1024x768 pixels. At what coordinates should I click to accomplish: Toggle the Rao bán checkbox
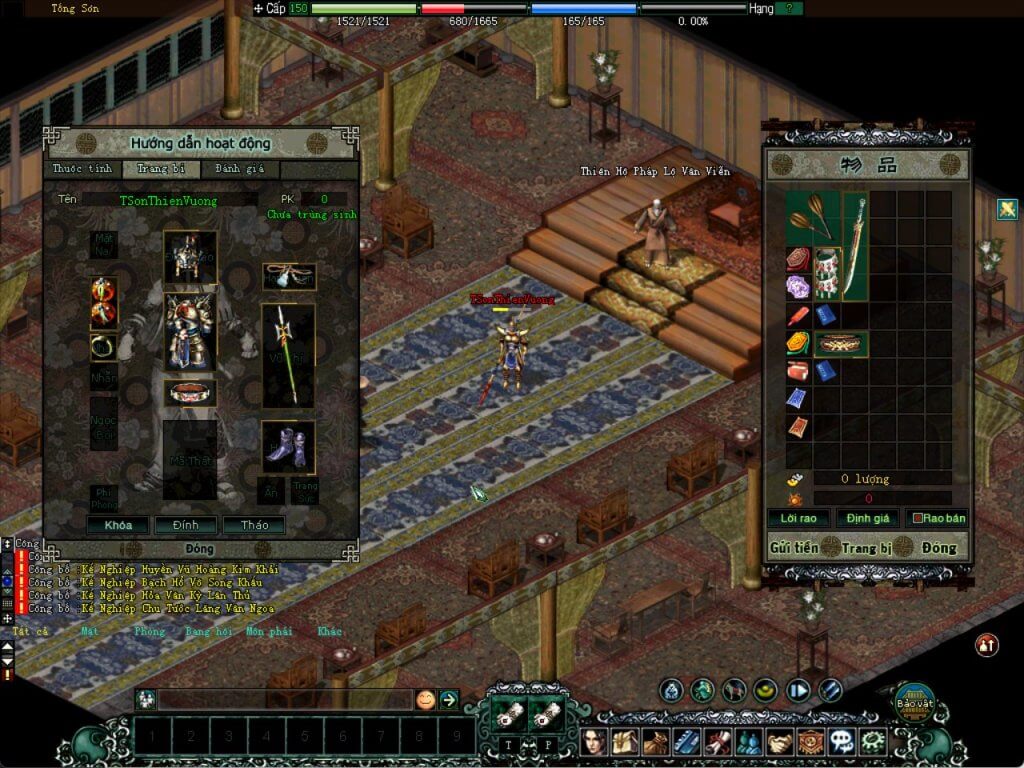click(x=911, y=519)
